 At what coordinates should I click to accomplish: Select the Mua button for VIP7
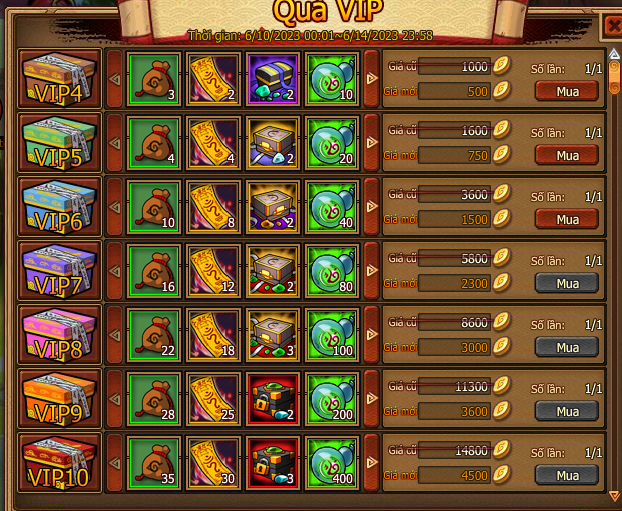coord(567,283)
